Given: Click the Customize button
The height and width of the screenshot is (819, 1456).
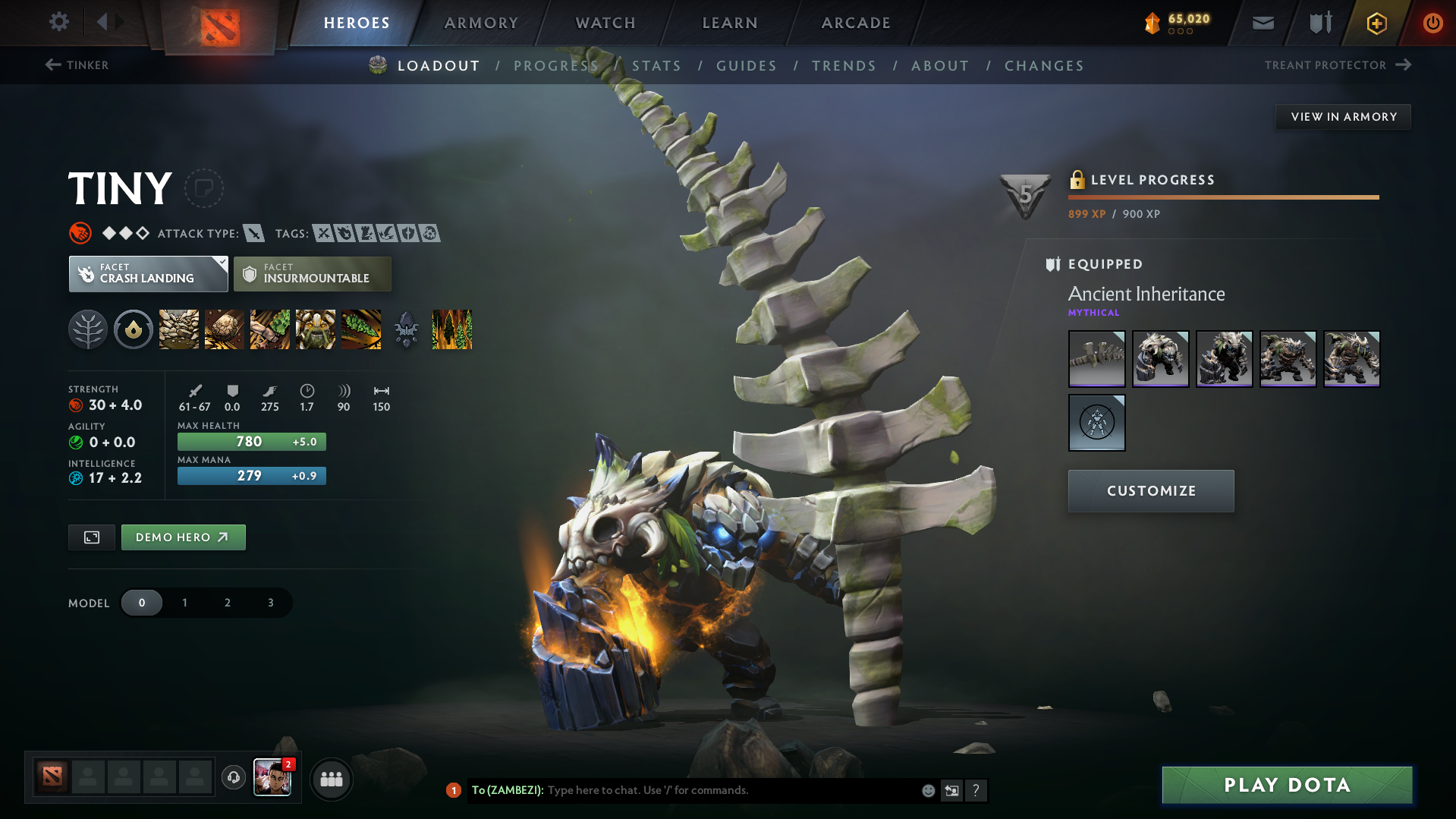Looking at the screenshot, I should point(1150,490).
